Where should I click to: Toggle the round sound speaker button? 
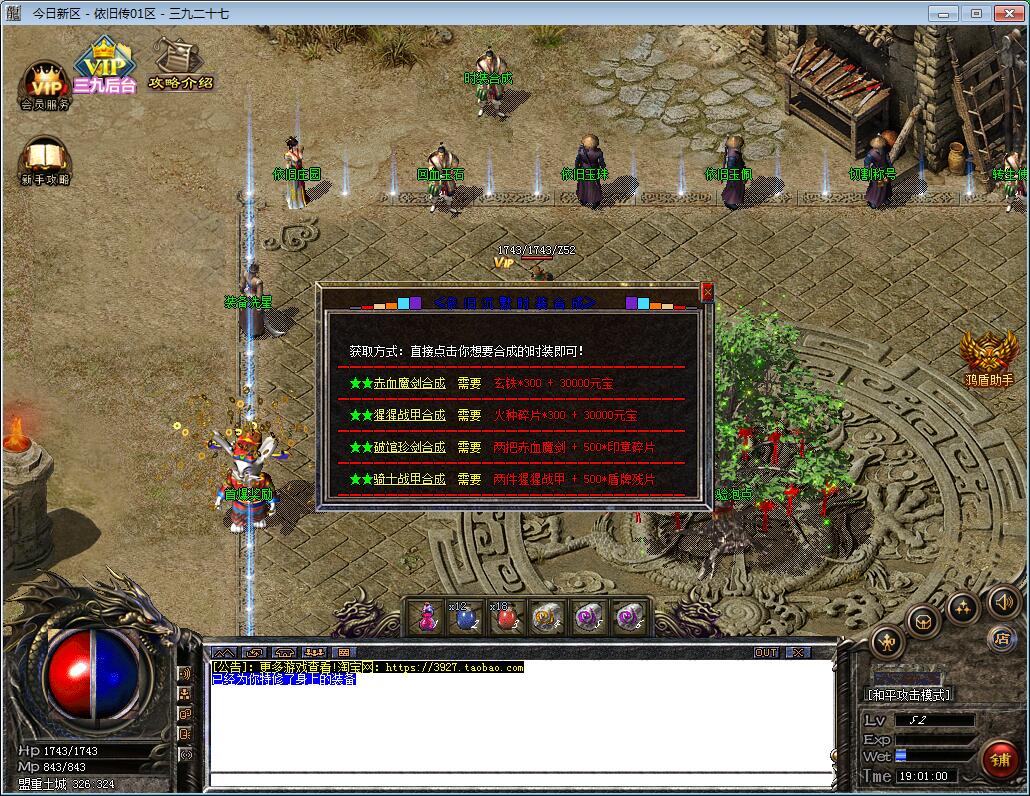[1004, 602]
